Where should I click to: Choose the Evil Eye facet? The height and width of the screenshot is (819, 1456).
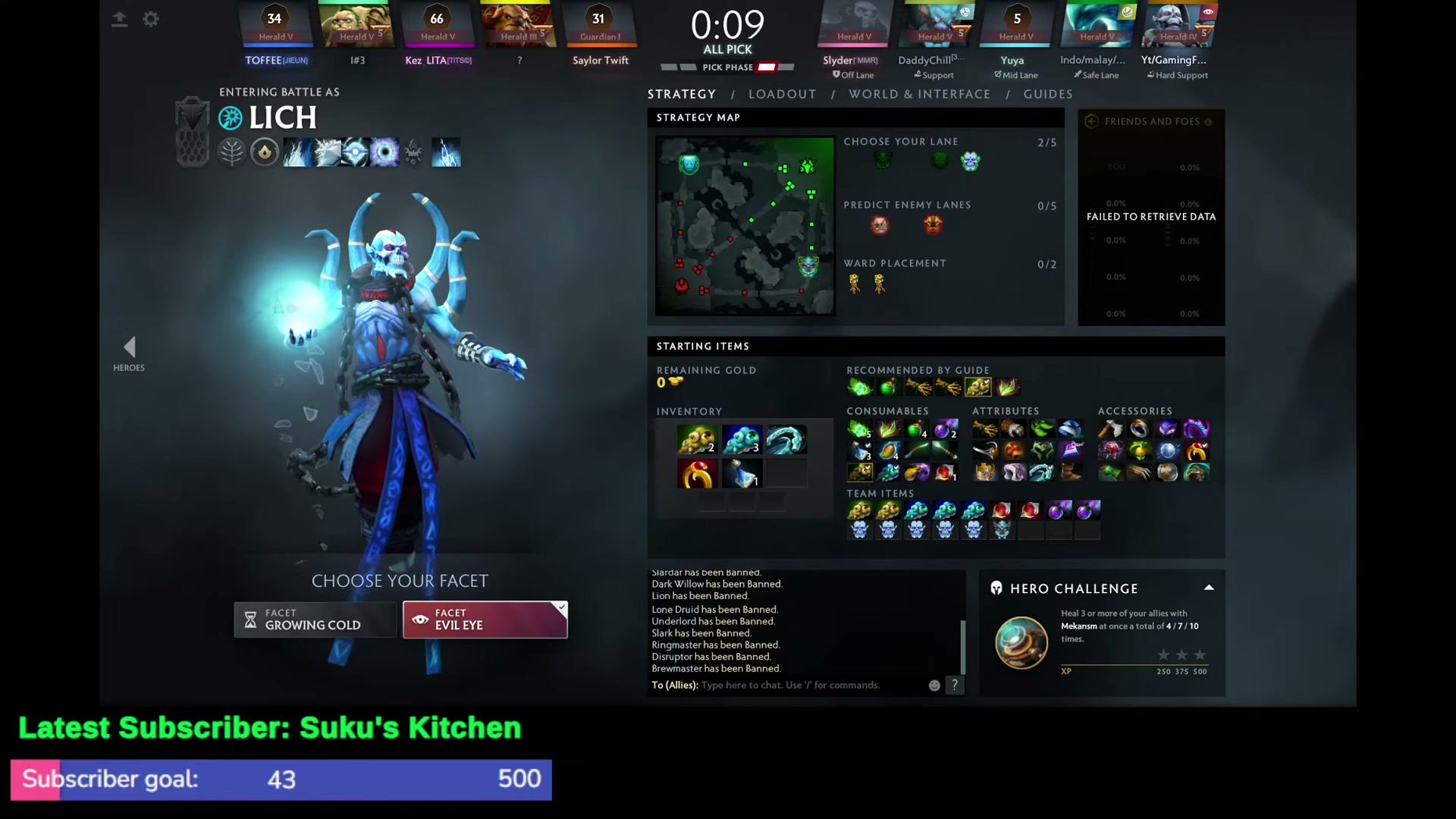click(x=485, y=620)
